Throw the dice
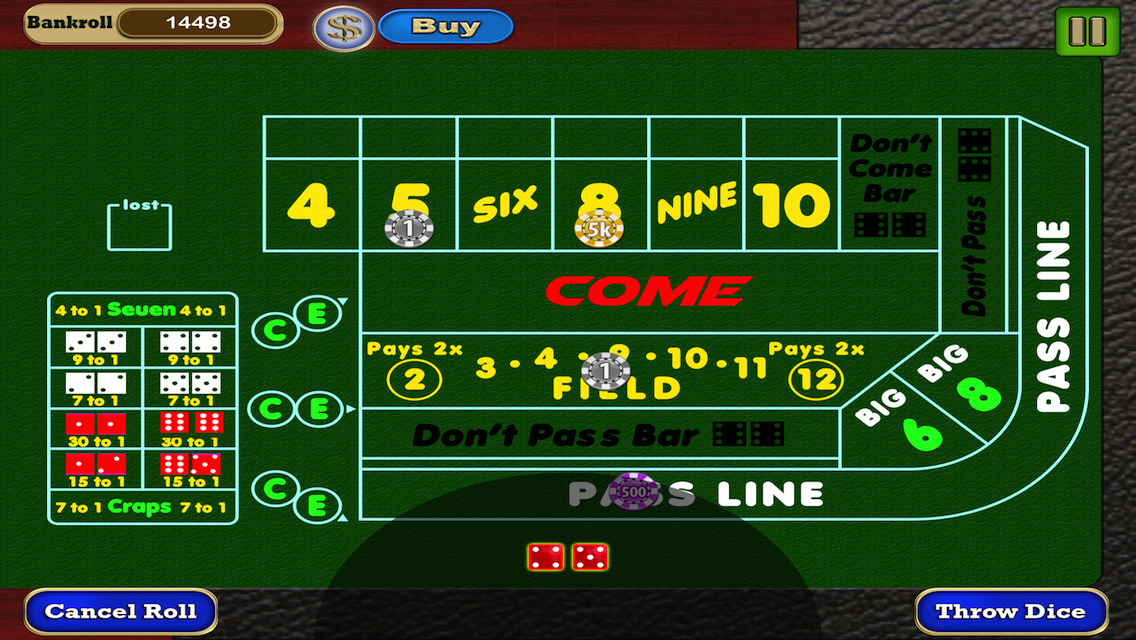The width and height of the screenshot is (1136, 640). point(1012,611)
